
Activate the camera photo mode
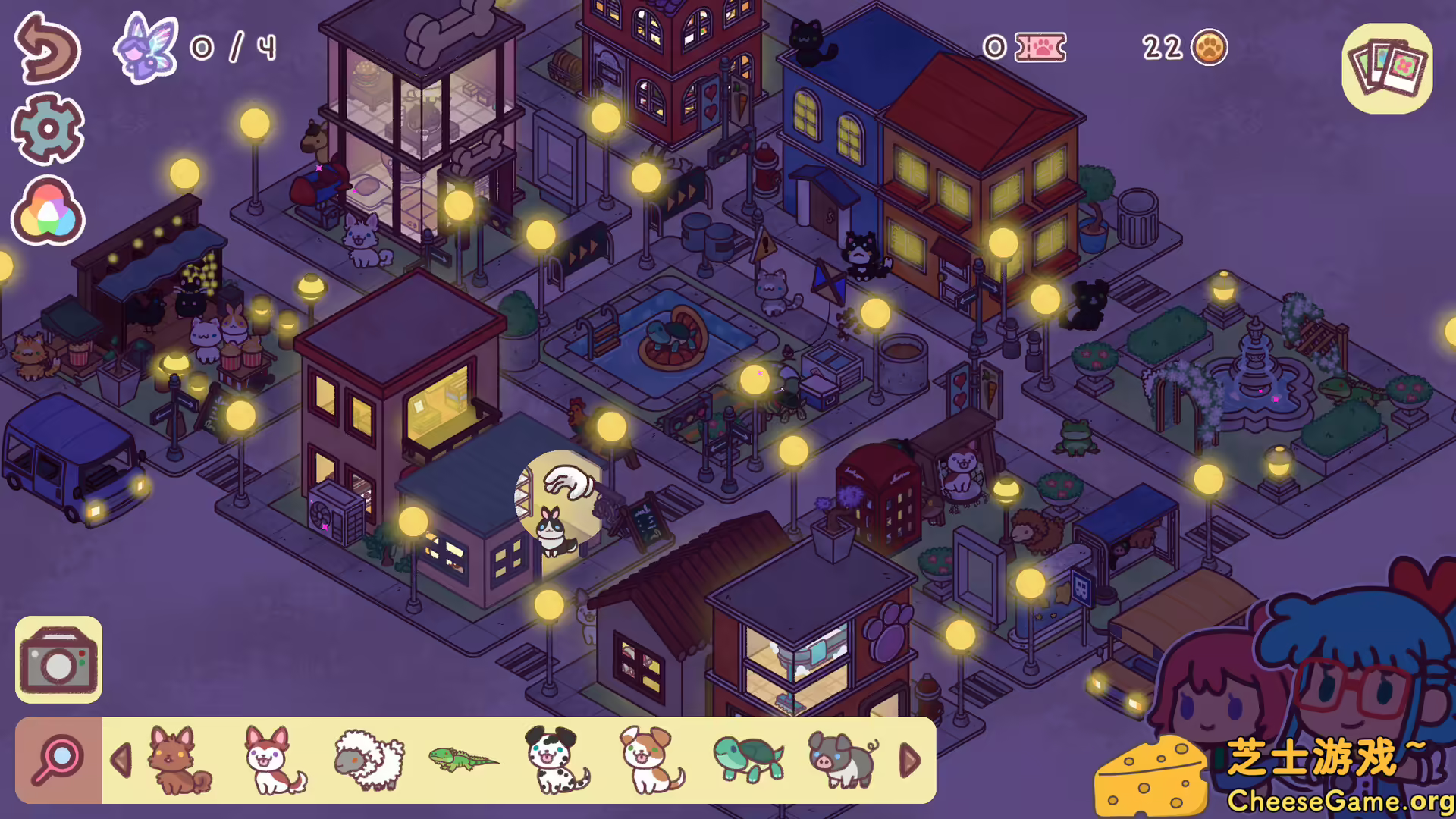[x=58, y=660]
